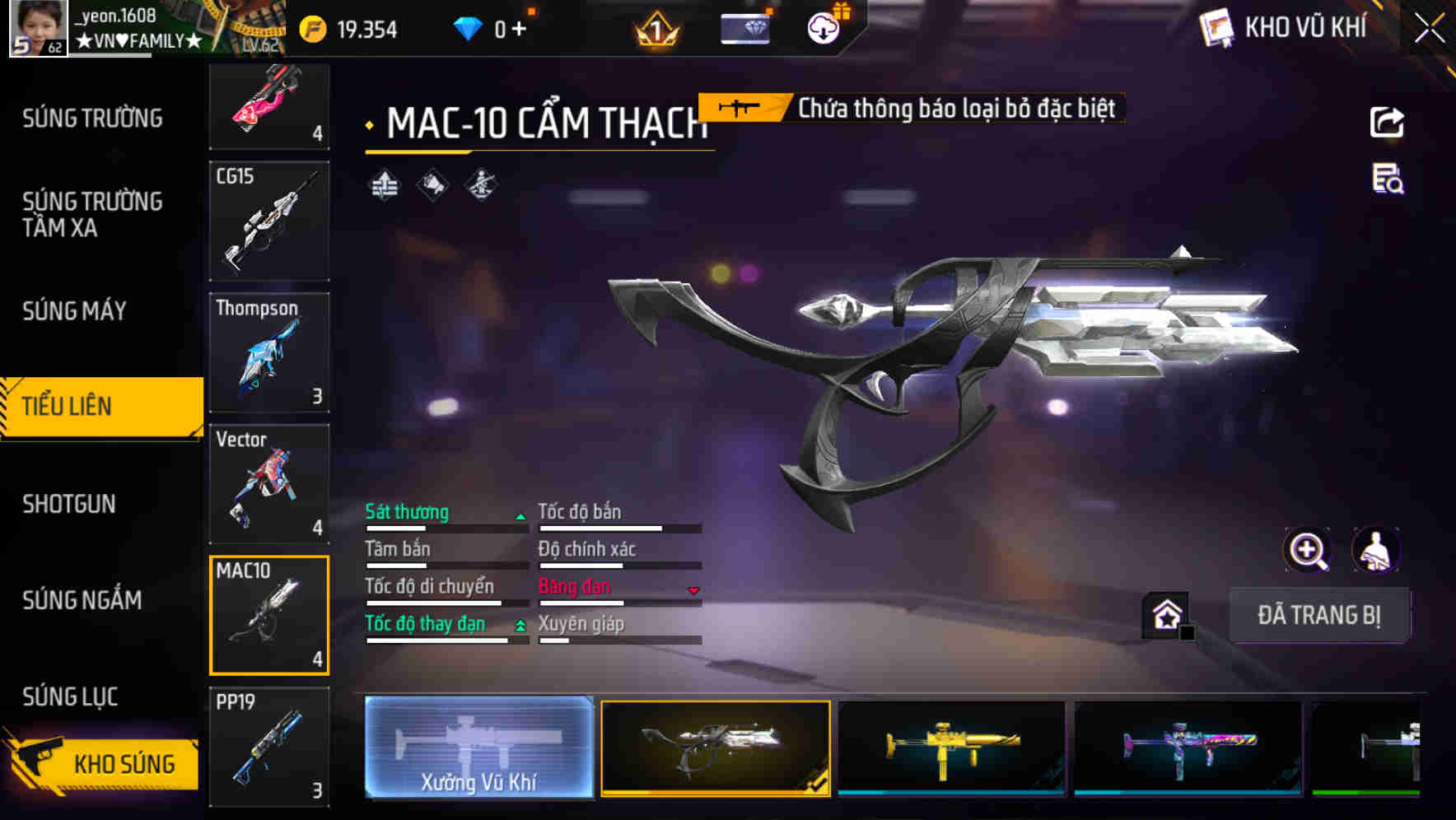
Task: Share the weapon skin
Action: [1387, 123]
